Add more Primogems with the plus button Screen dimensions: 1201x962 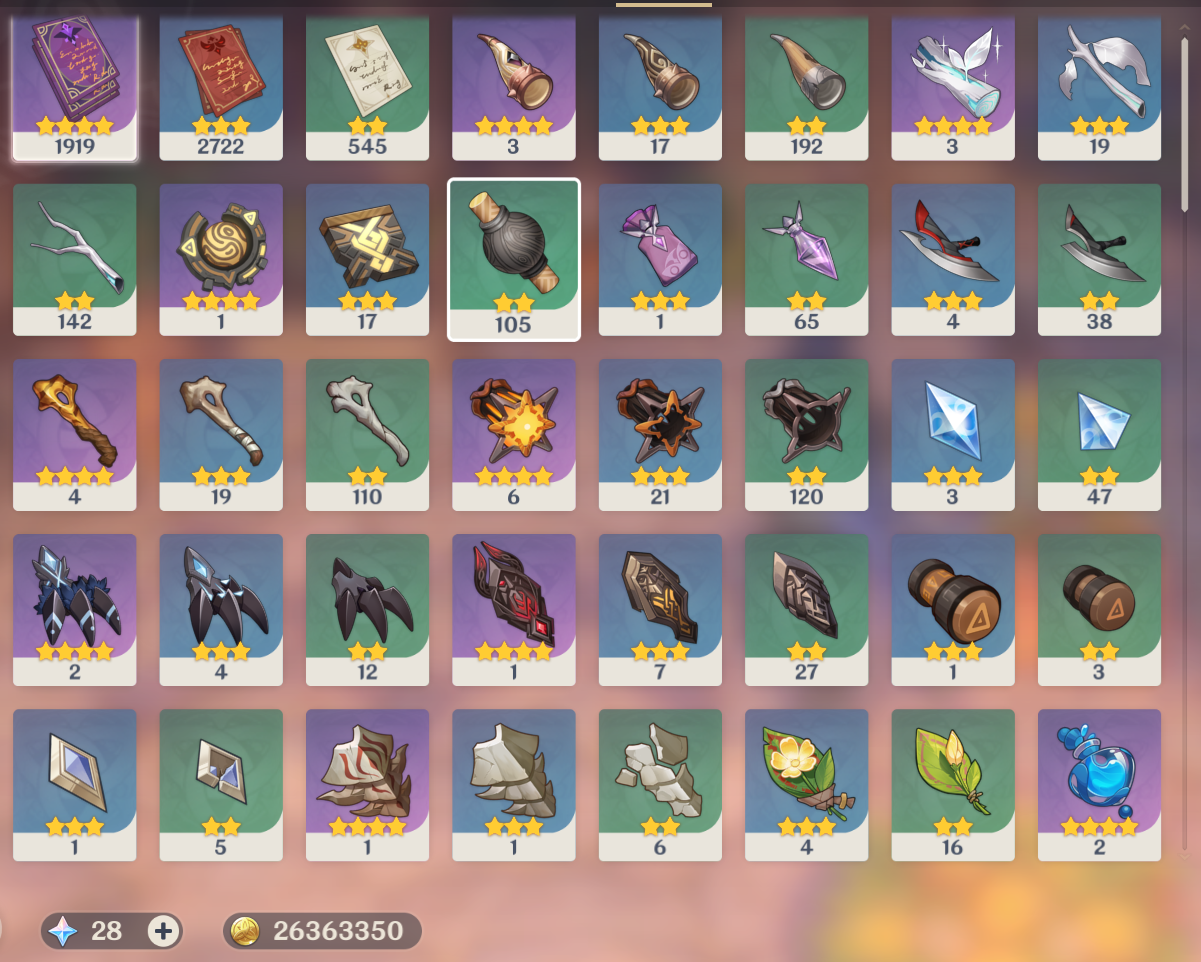[164, 931]
